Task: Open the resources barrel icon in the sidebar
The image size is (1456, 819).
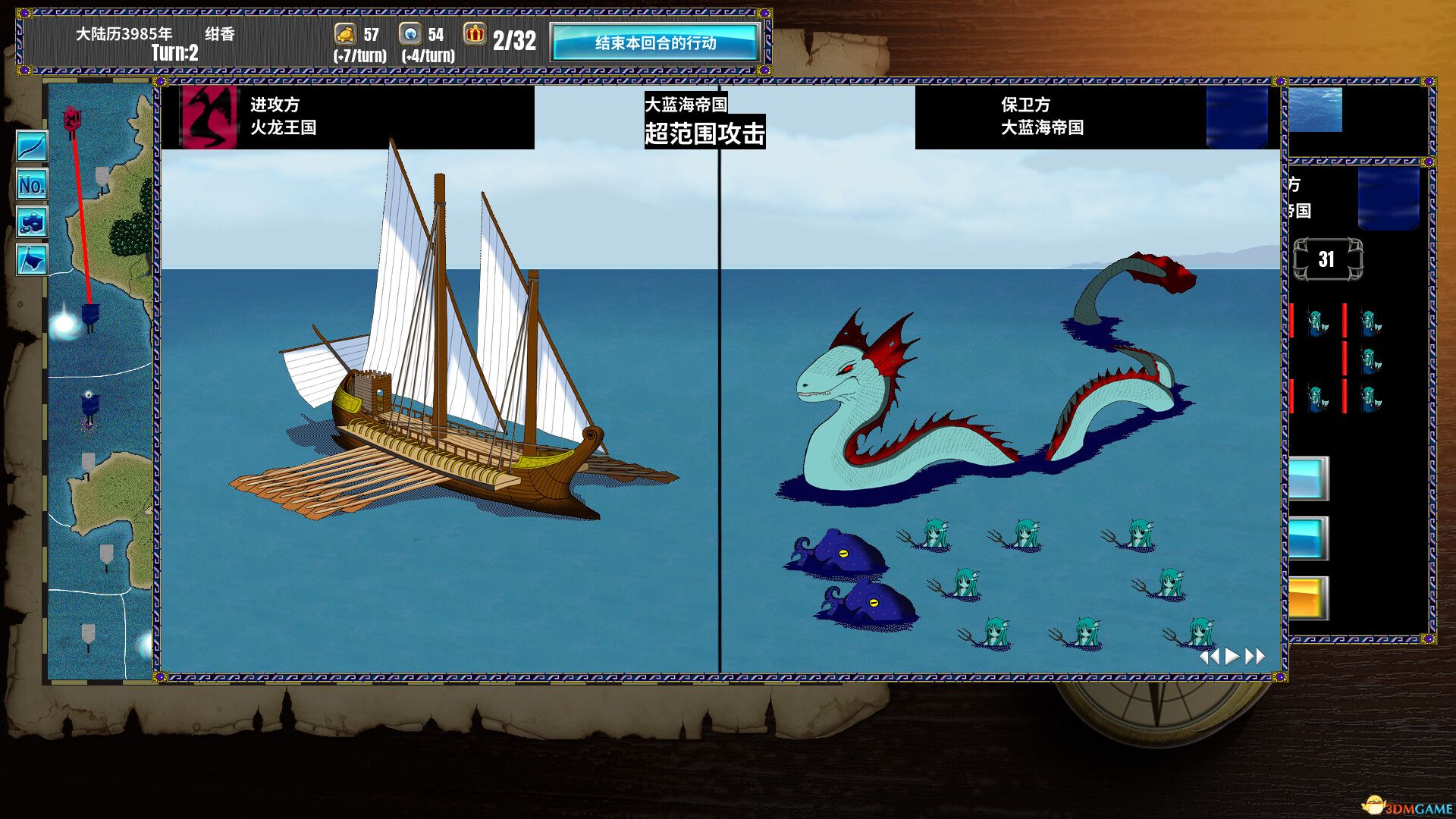Action: tap(30, 222)
